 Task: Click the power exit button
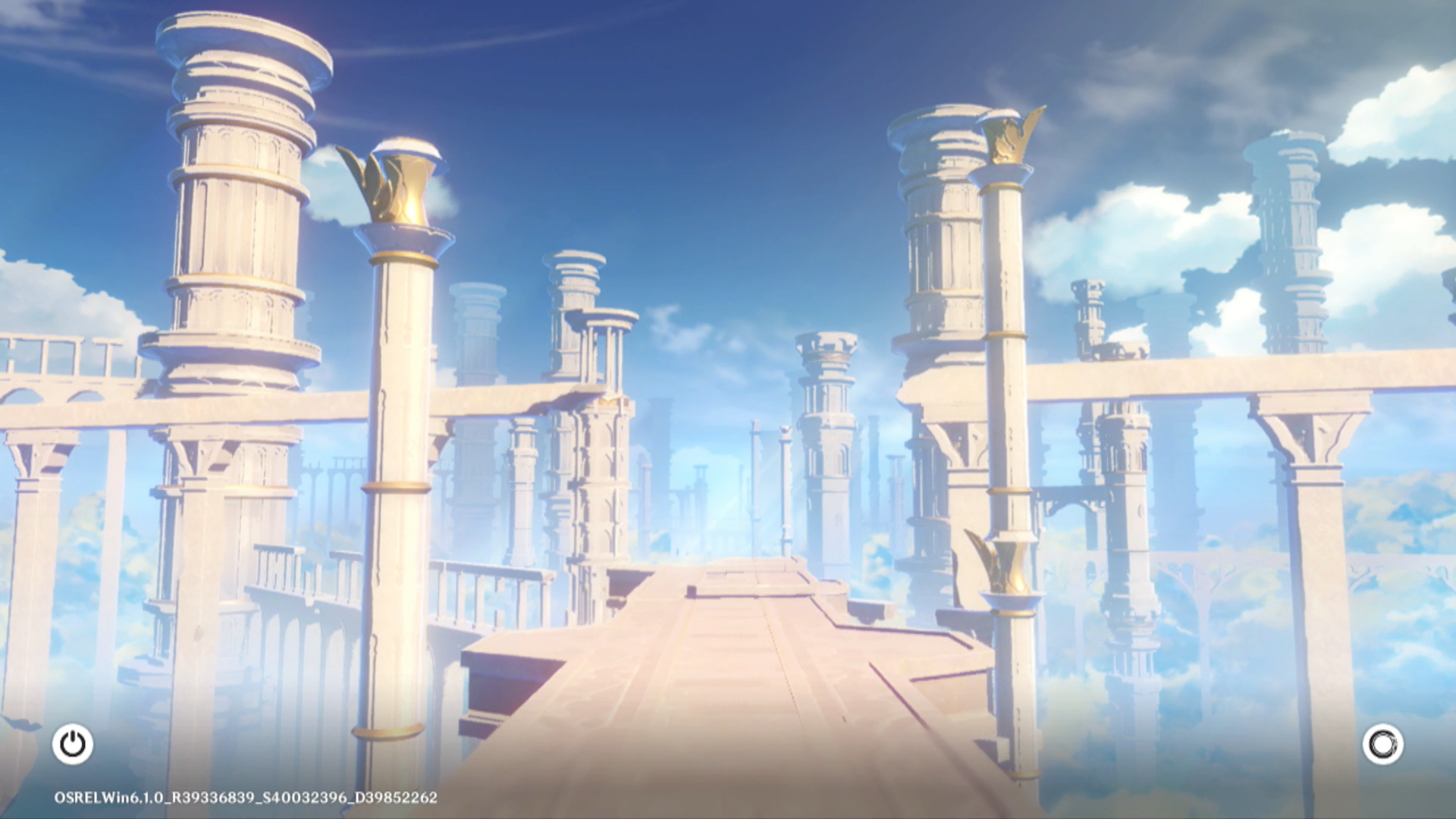[73, 744]
